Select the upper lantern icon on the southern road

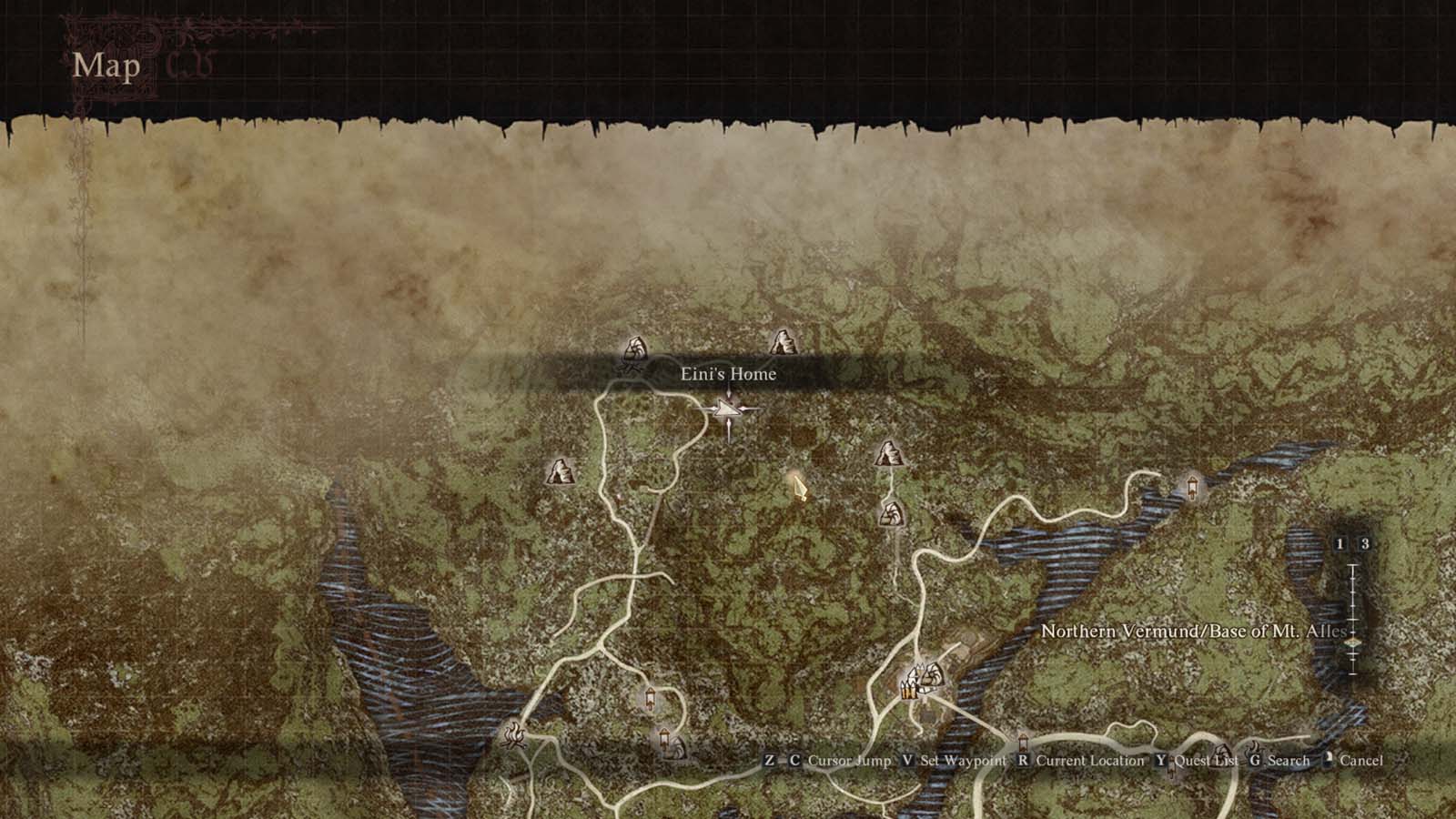pyautogui.click(x=650, y=697)
